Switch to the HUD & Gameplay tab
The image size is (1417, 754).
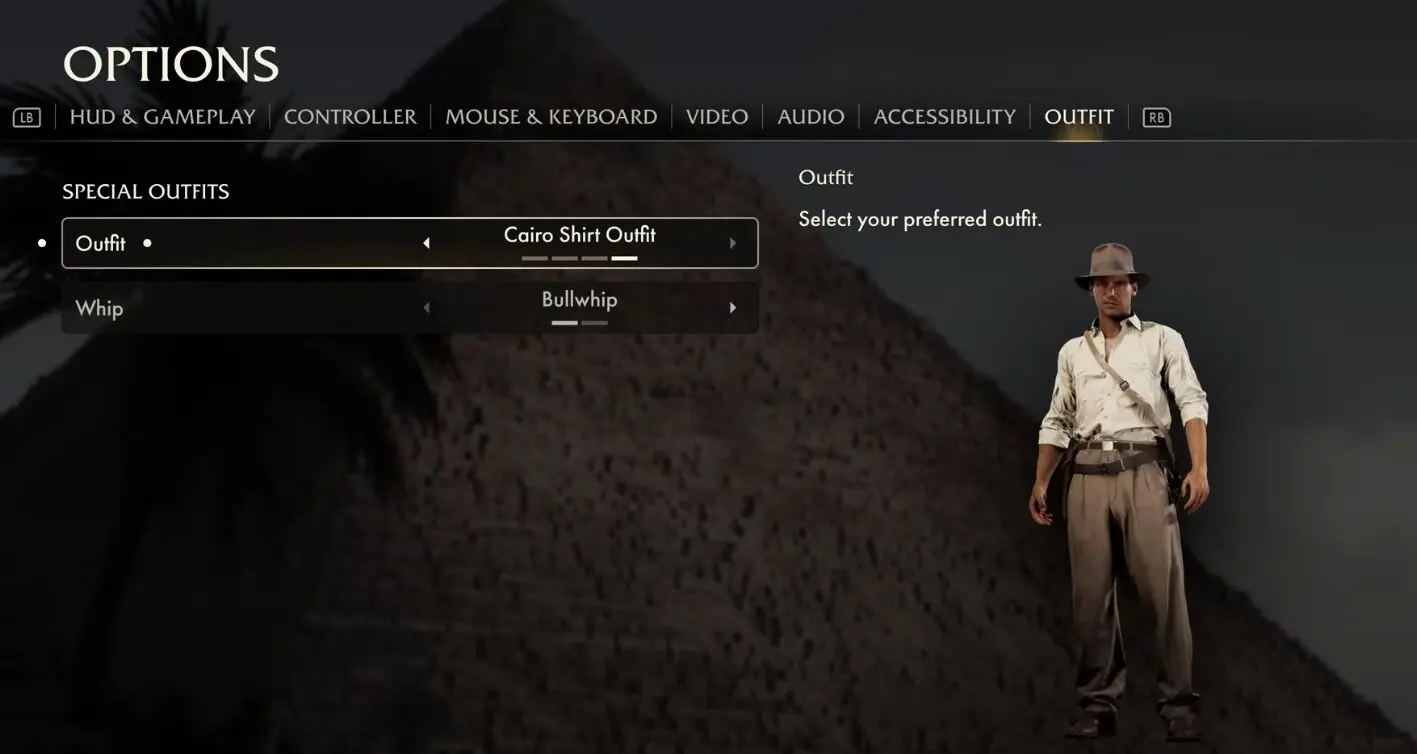162,117
